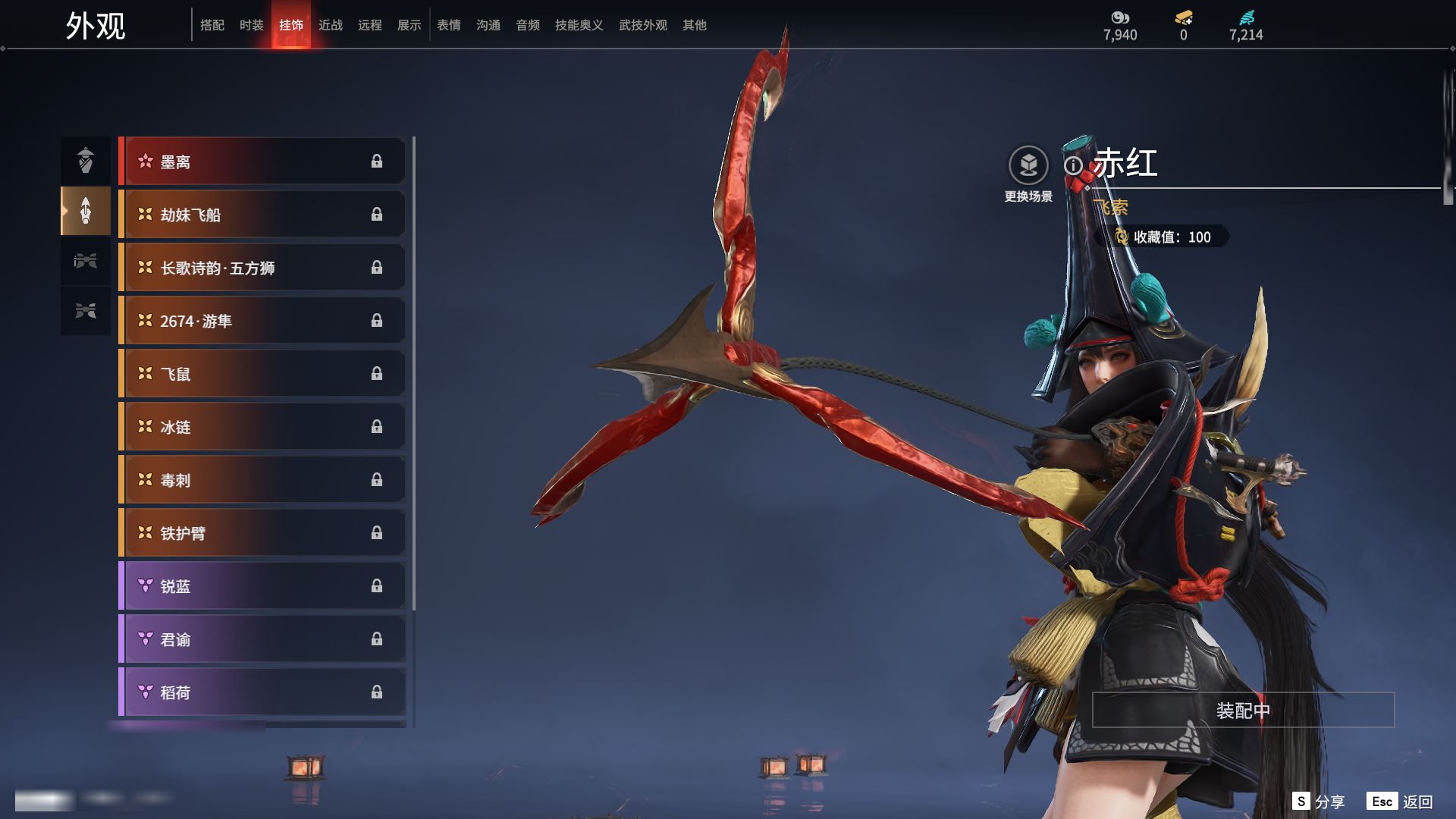Choose the 其他 tab
Image resolution: width=1456 pixels, height=819 pixels.
pos(694,25)
